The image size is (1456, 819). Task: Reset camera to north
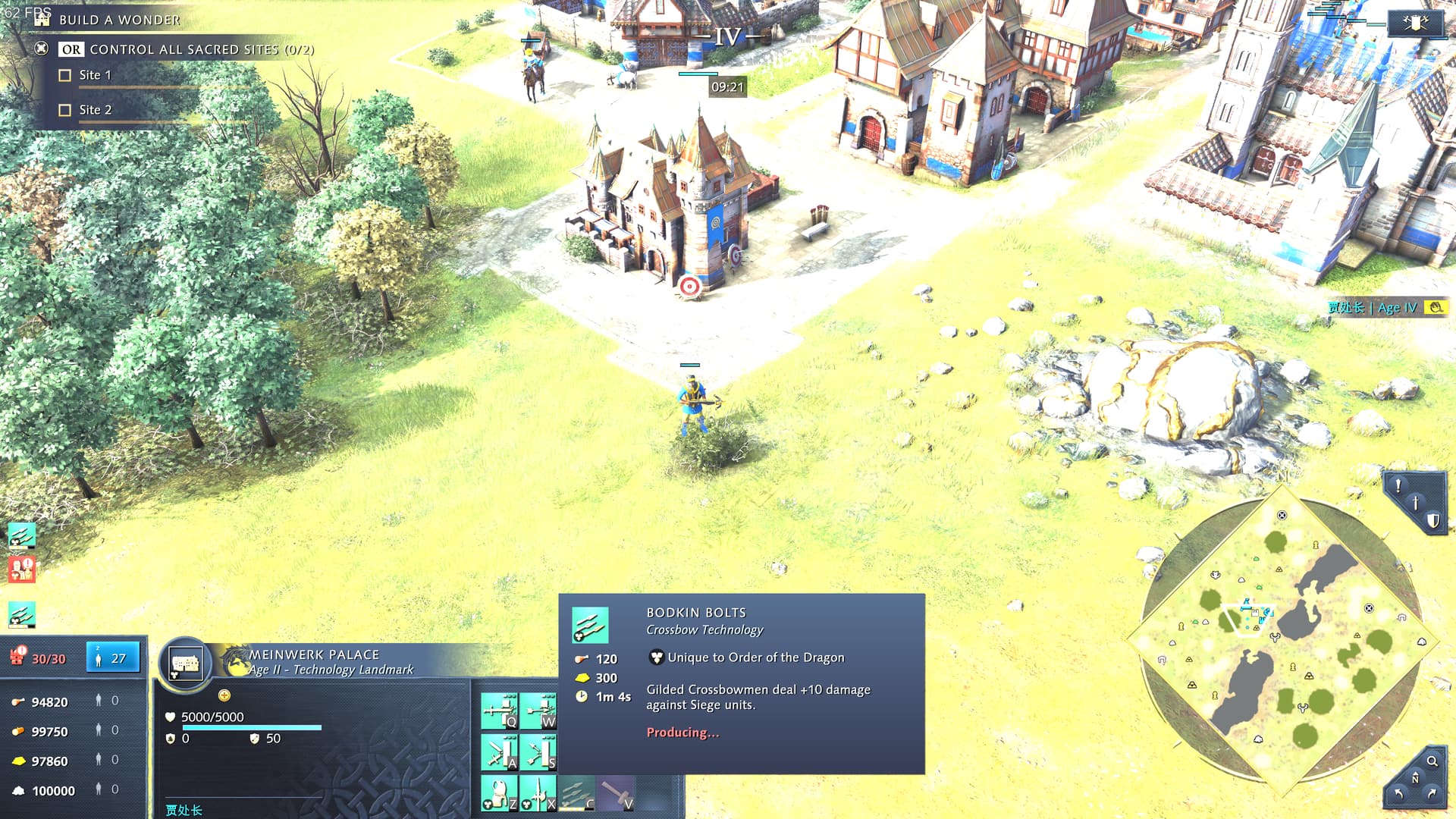tap(1415, 779)
